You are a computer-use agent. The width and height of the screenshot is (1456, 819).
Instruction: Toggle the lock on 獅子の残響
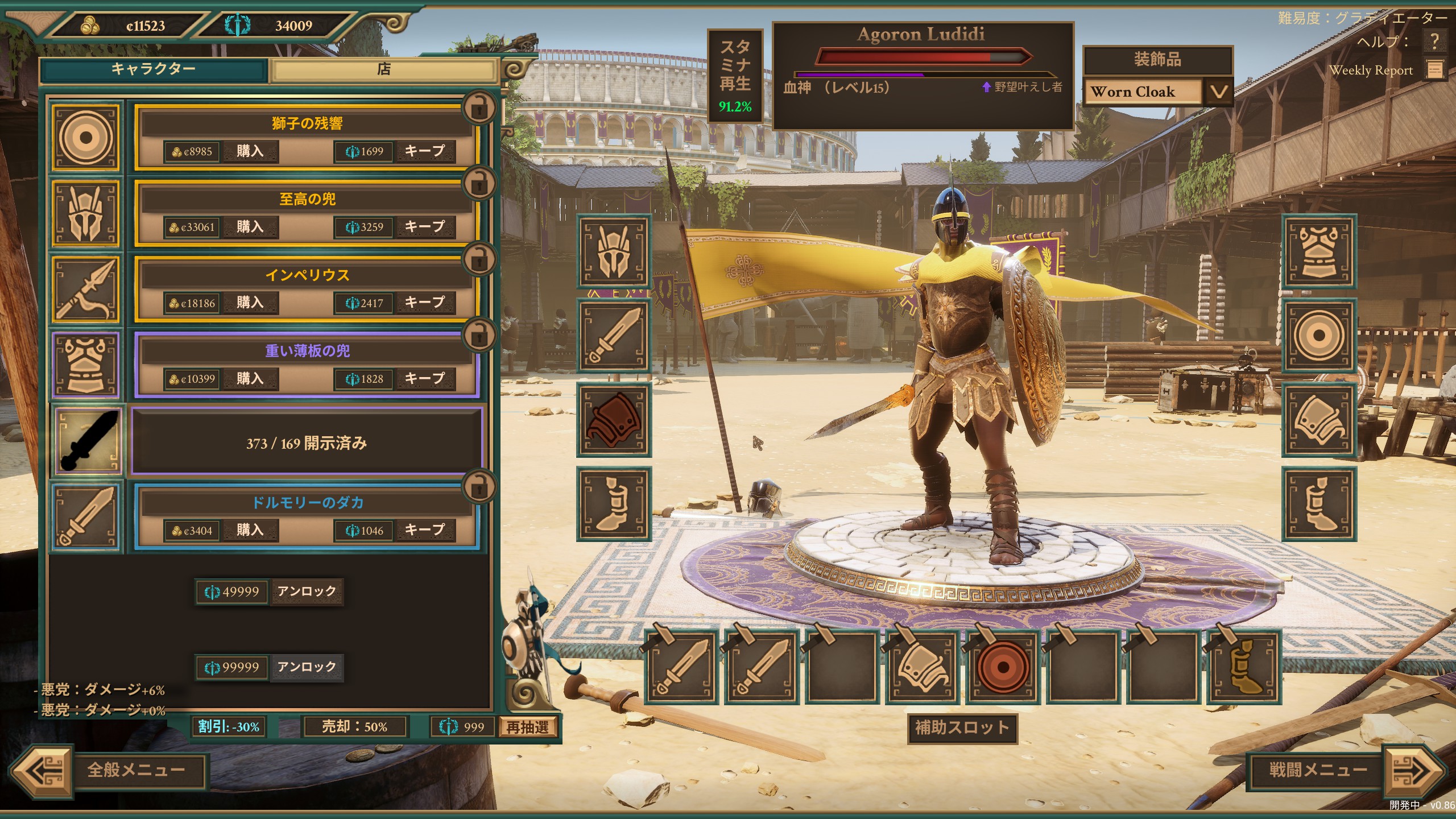479,107
